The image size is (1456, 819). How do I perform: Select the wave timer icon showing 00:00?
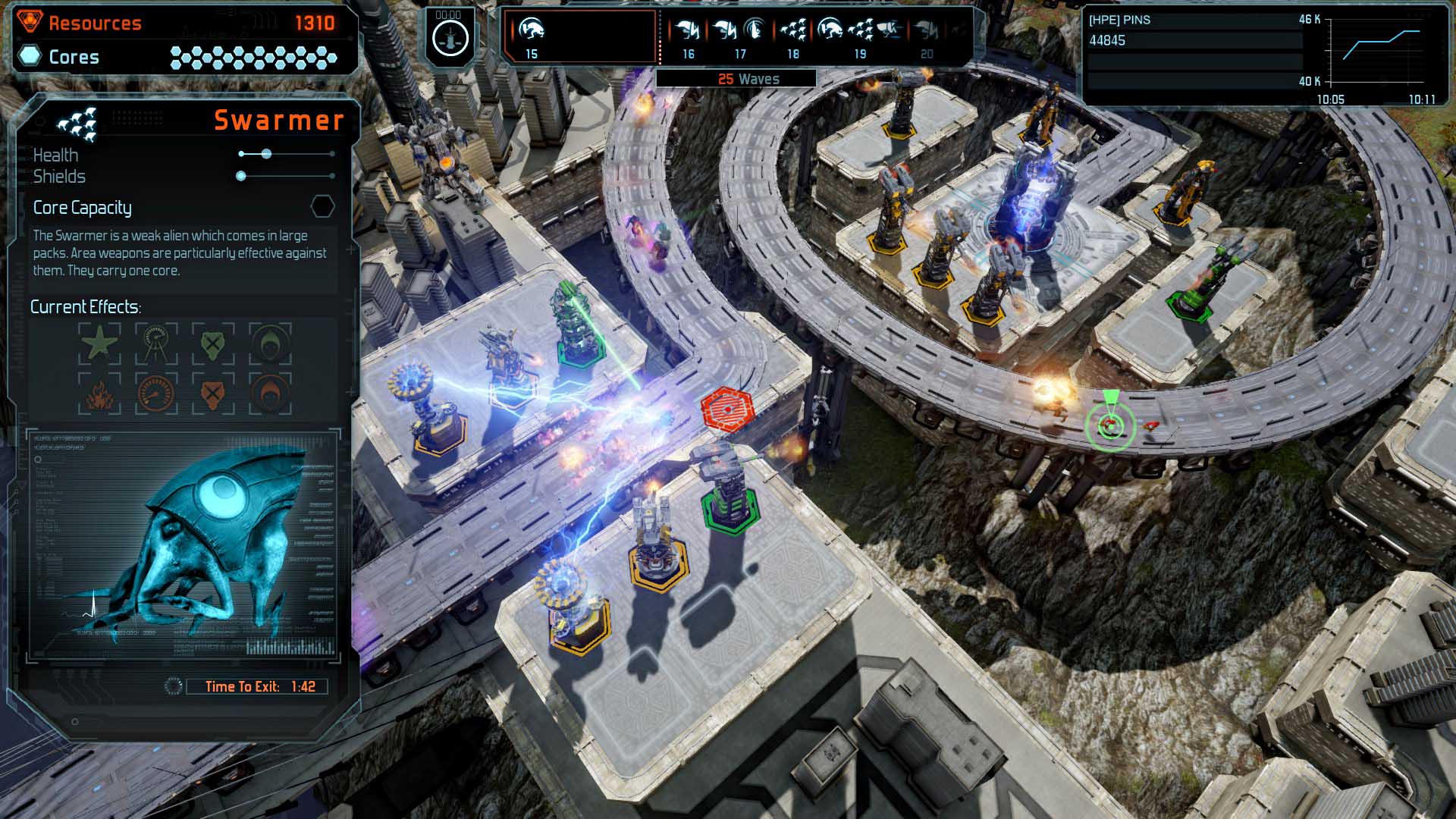450,36
